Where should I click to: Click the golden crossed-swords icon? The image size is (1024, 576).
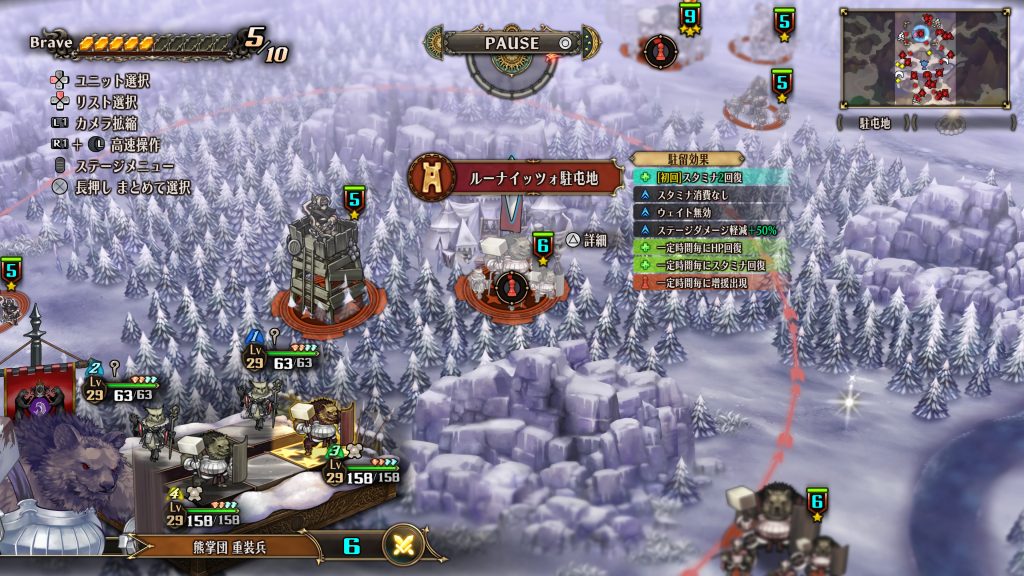[403, 545]
